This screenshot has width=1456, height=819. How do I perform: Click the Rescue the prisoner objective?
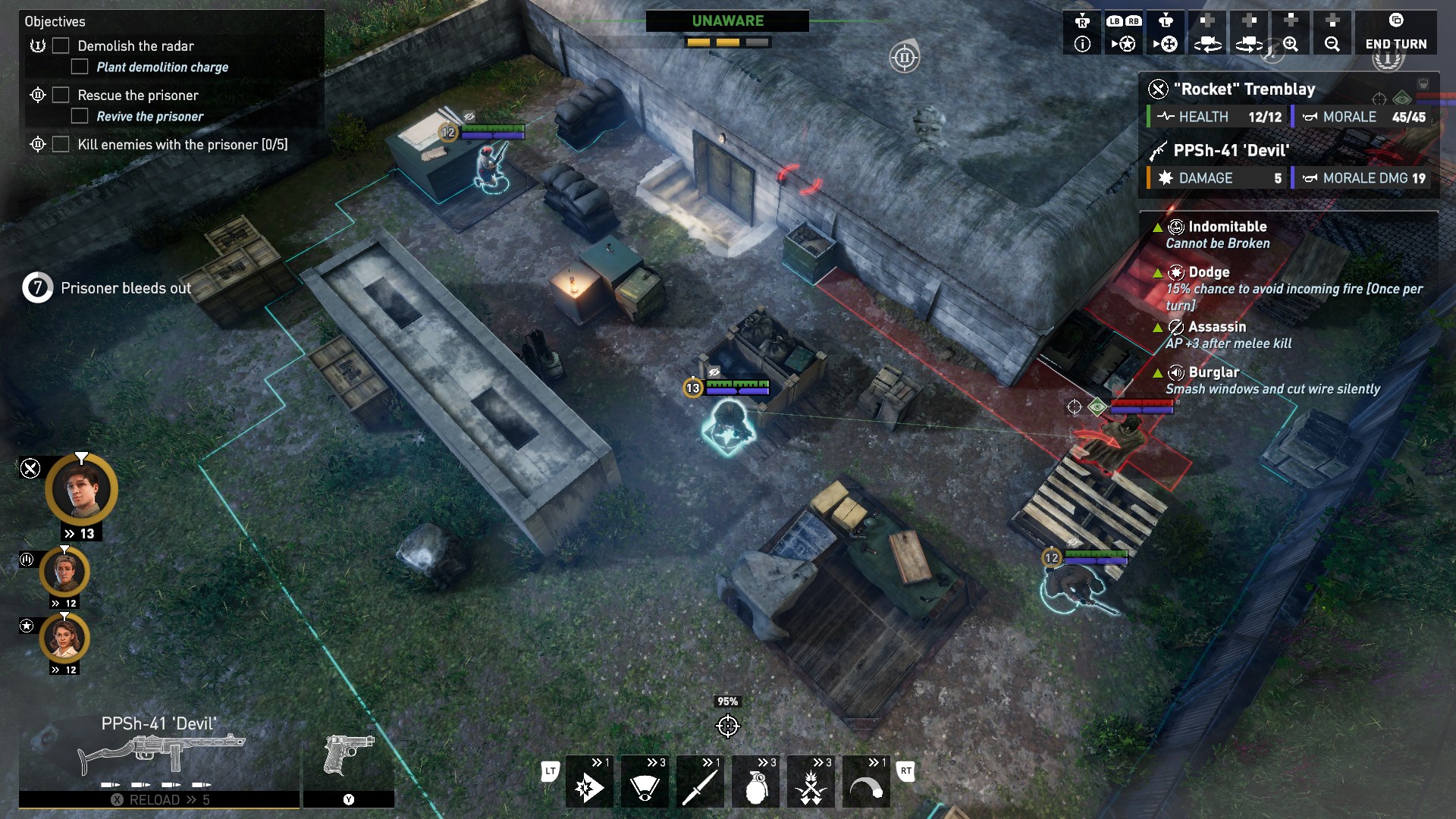138,96
